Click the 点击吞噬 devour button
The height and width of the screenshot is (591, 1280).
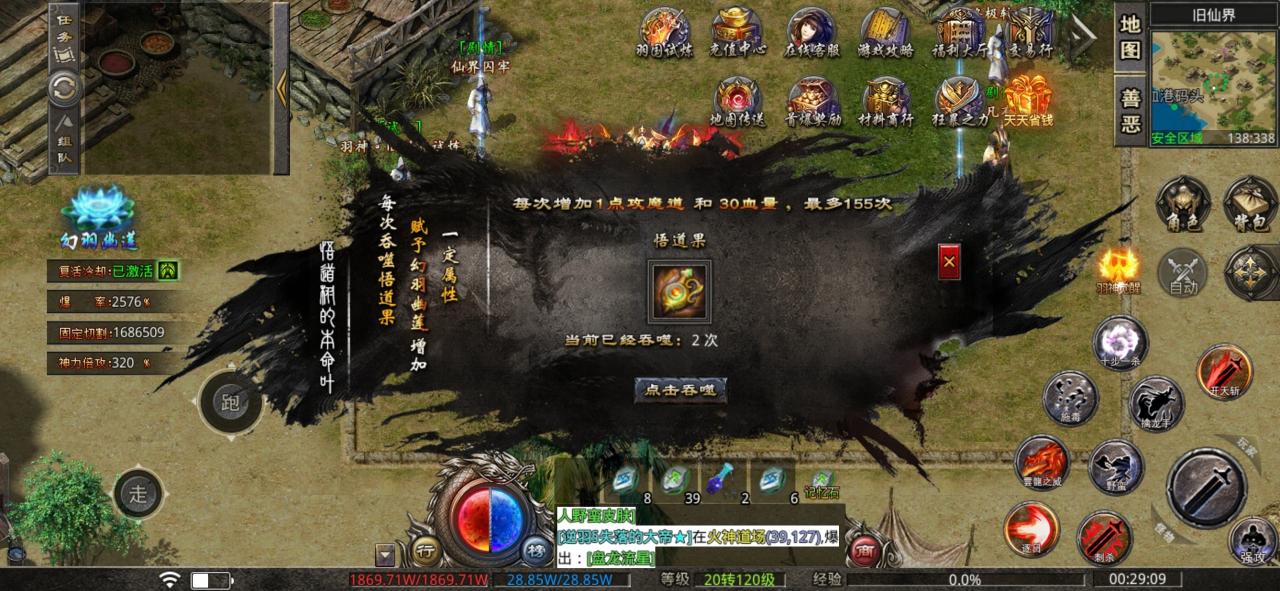tap(680, 389)
